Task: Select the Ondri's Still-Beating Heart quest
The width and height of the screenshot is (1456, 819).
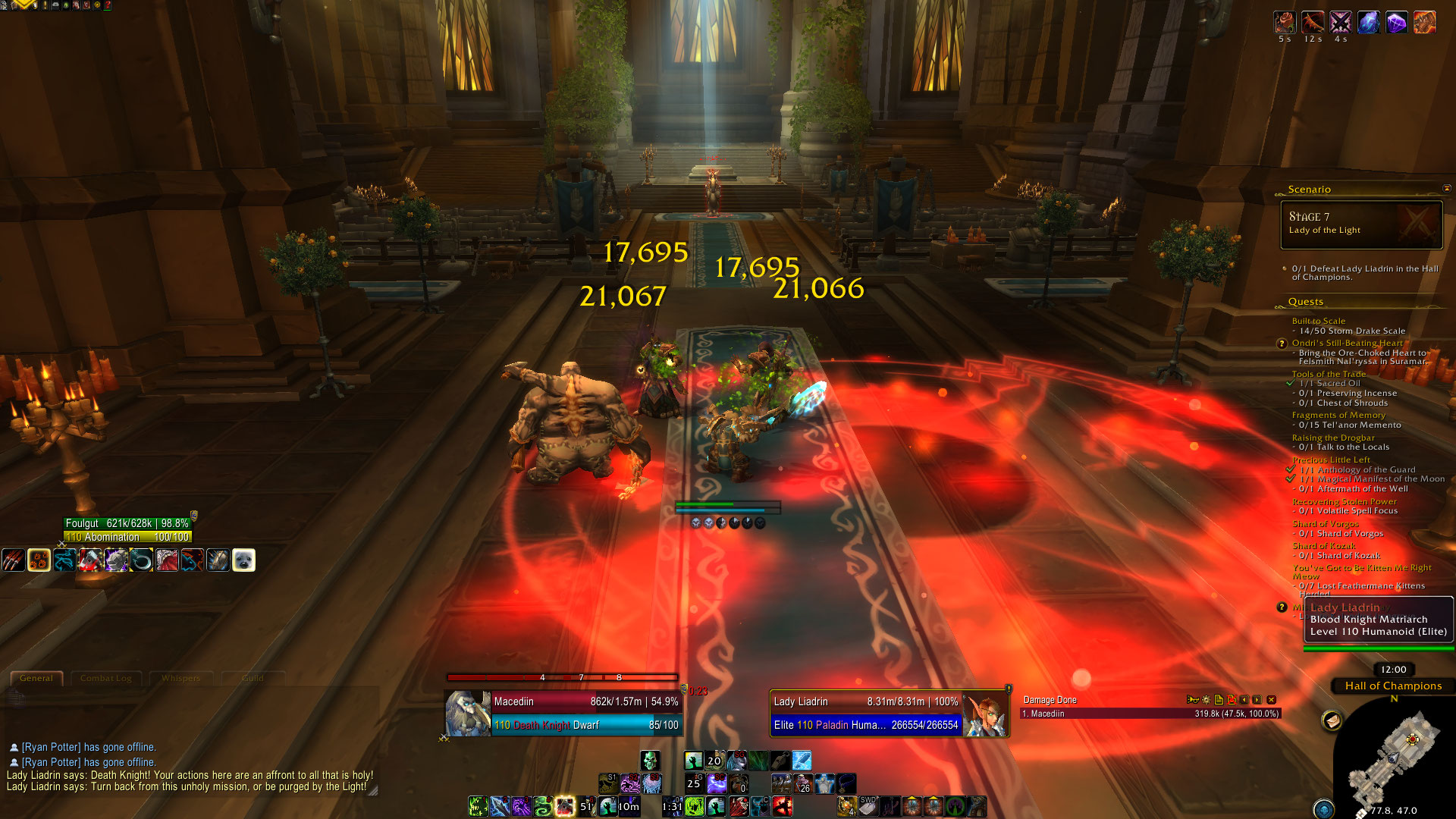Action: 1347,343
